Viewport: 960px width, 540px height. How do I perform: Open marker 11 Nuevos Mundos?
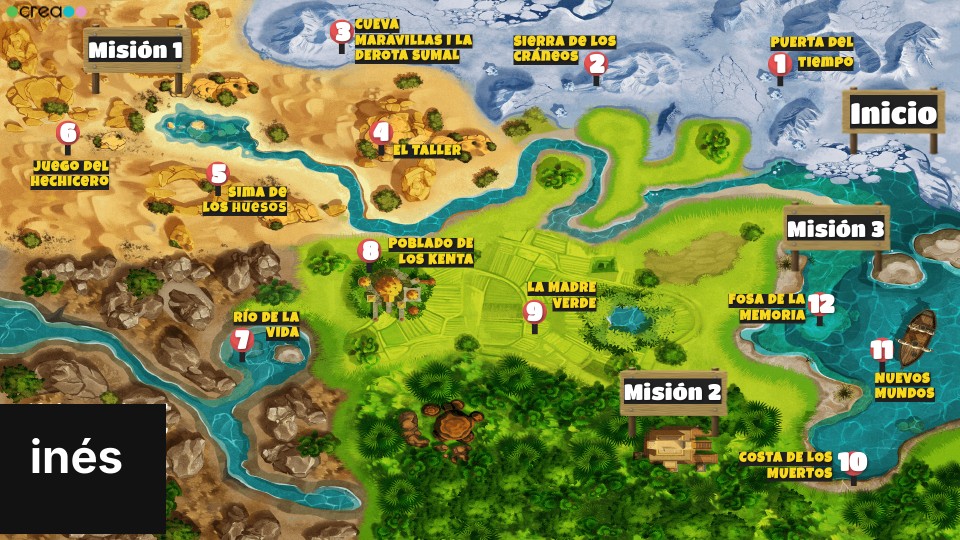point(881,351)
